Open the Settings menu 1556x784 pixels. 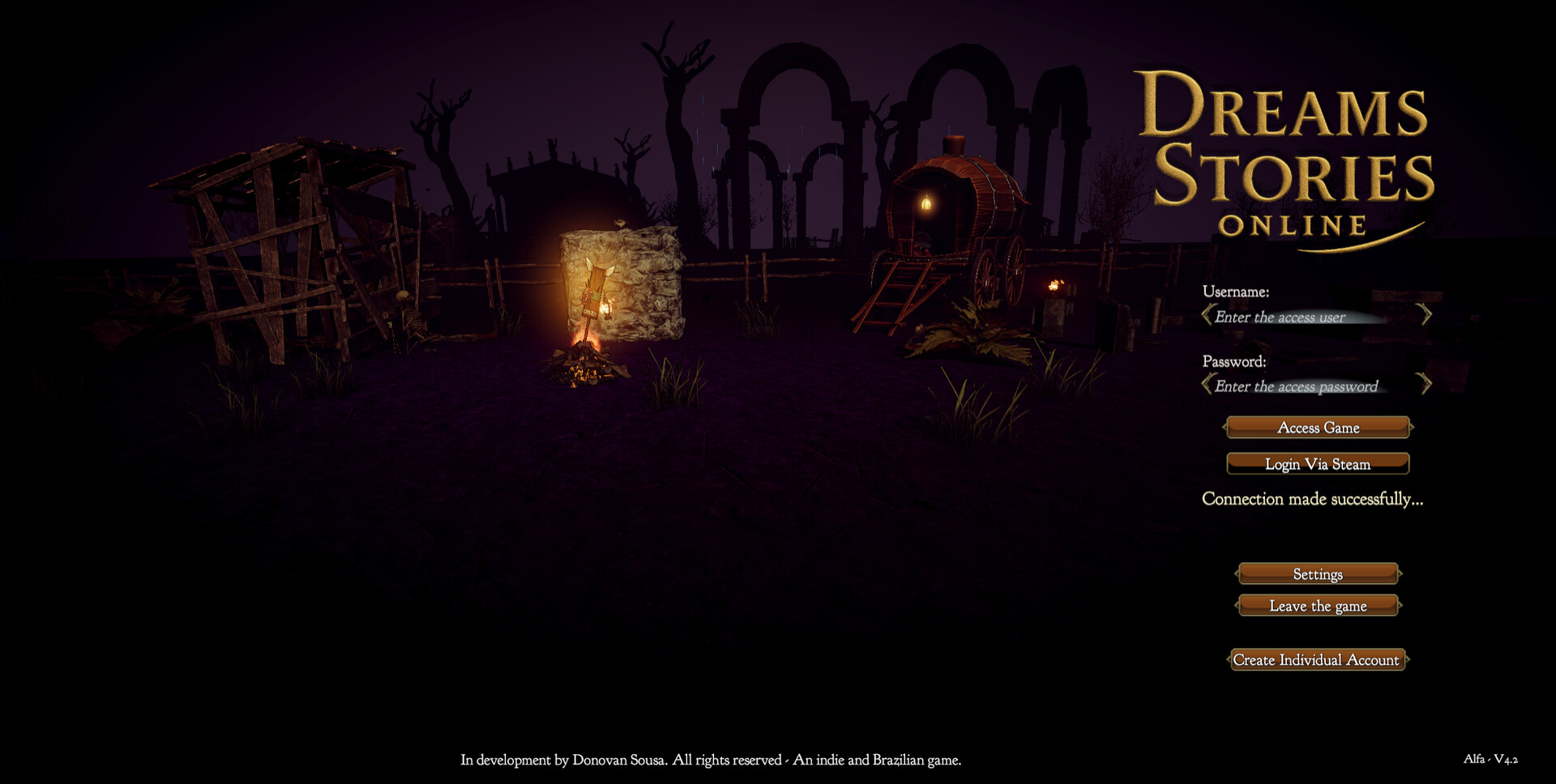coord(1318,573)
